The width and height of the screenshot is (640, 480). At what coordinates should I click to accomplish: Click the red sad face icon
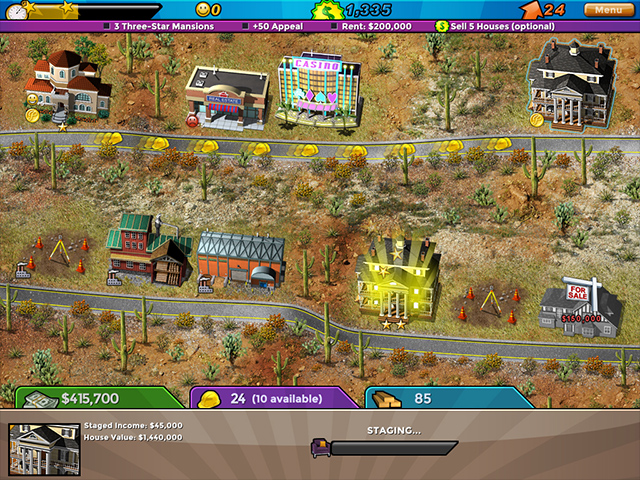click(193, 122)
